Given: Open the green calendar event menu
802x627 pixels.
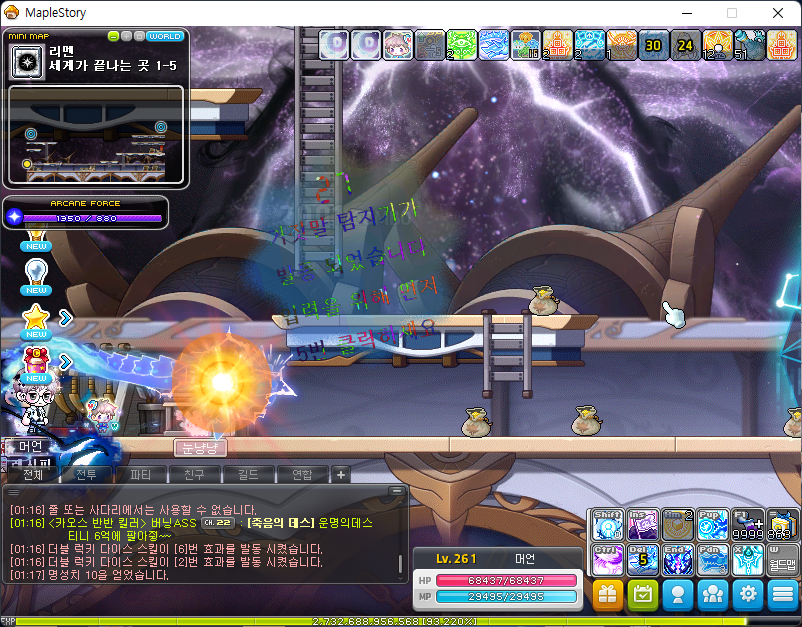Looking at the screenshot, I should (643, 594).
